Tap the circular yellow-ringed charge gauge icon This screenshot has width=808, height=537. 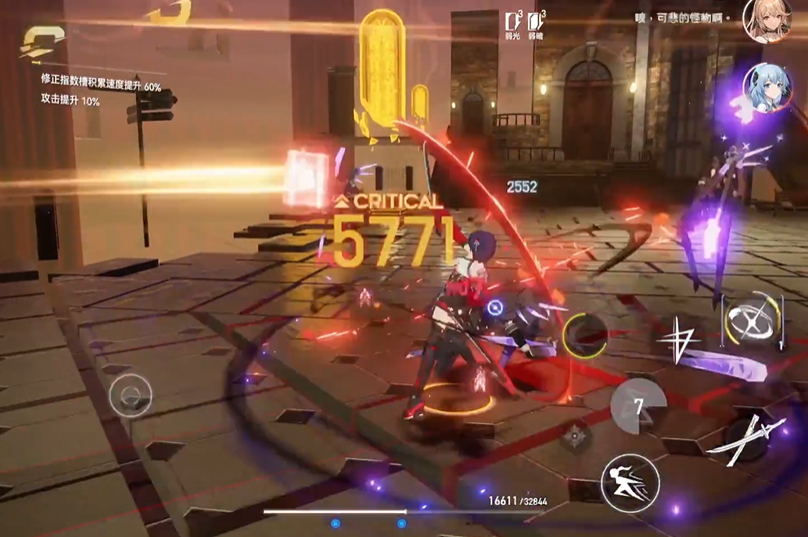584,335
